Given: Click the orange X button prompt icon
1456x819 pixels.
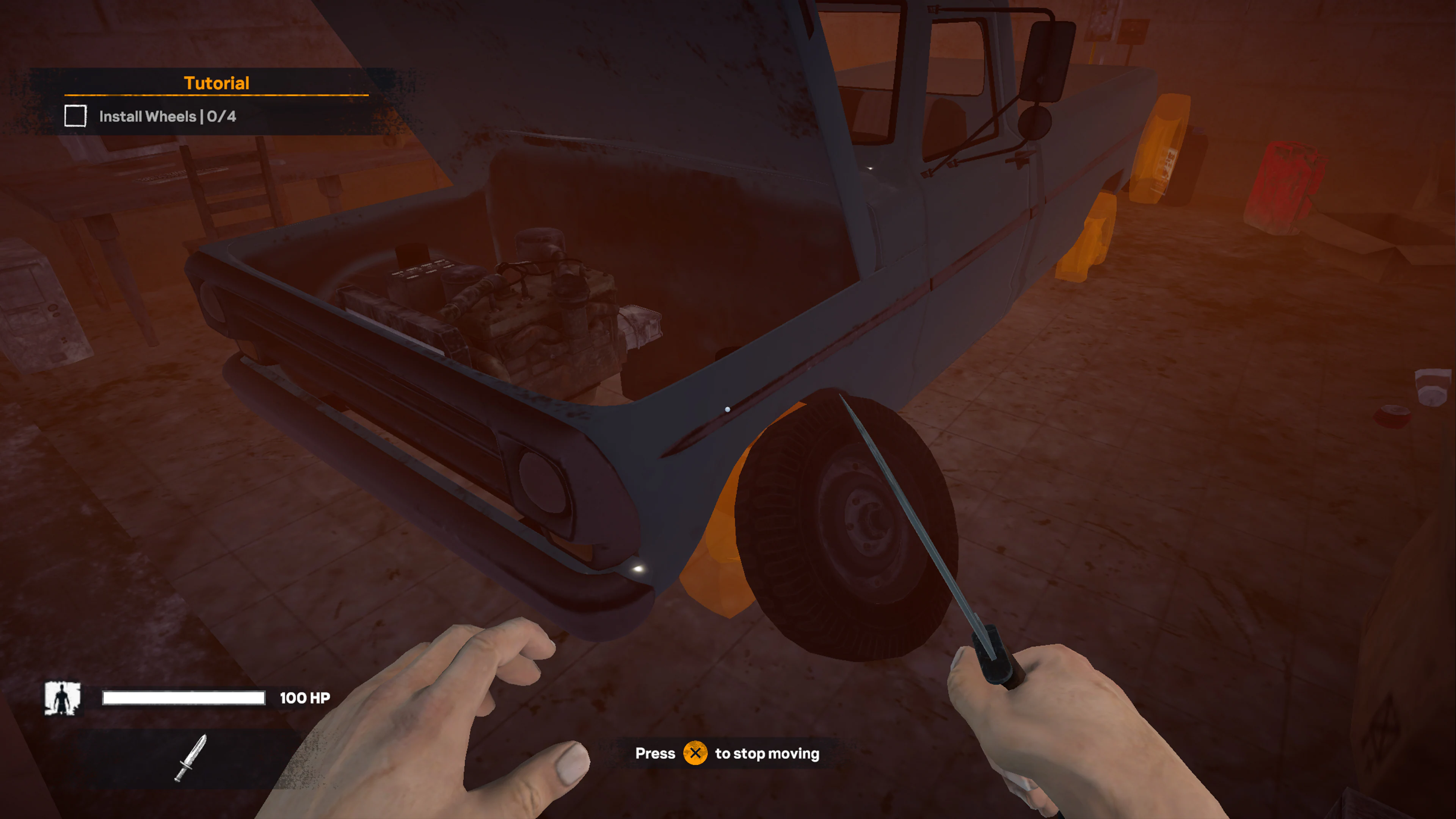Looking at the screenshot, I should tap(697, 753).
